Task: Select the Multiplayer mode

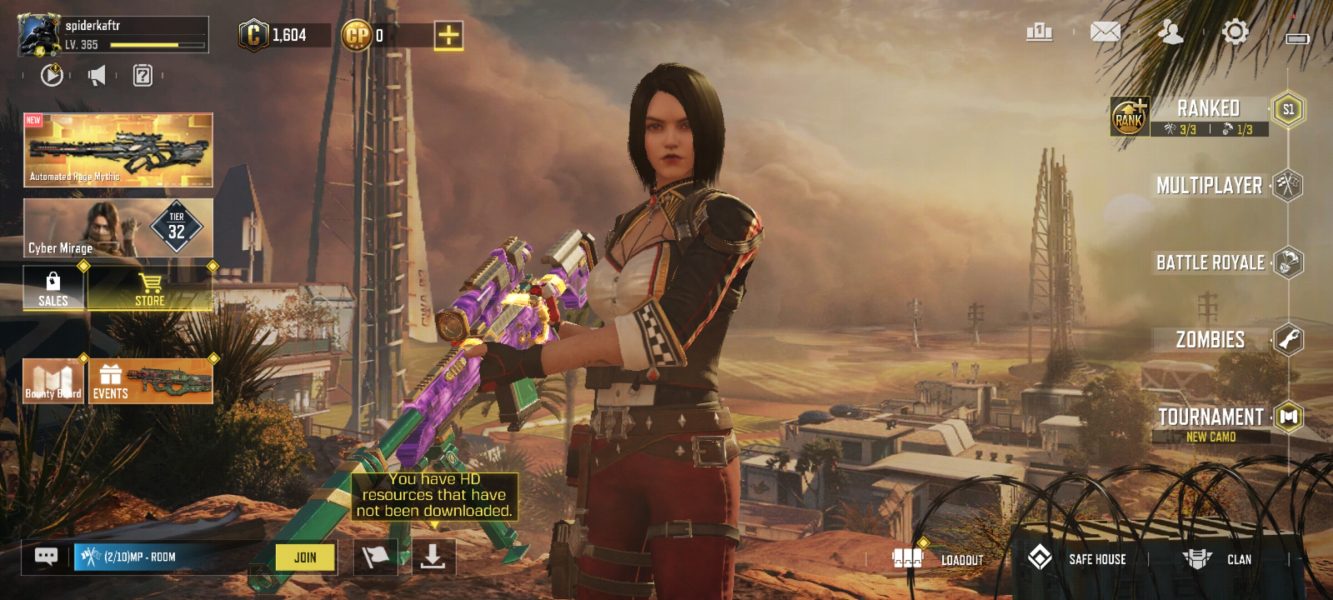Action: pos(1210,186)
